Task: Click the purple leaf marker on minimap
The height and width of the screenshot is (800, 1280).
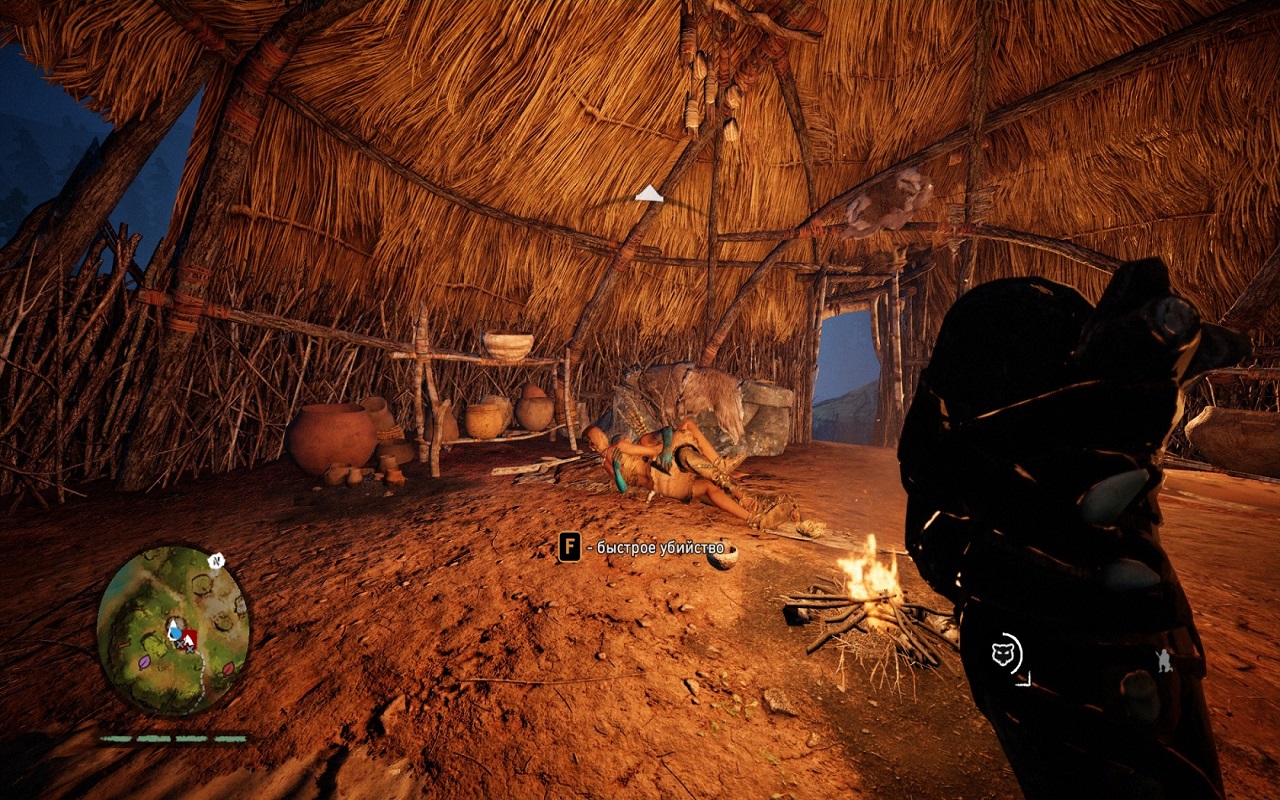Action: 145,661
